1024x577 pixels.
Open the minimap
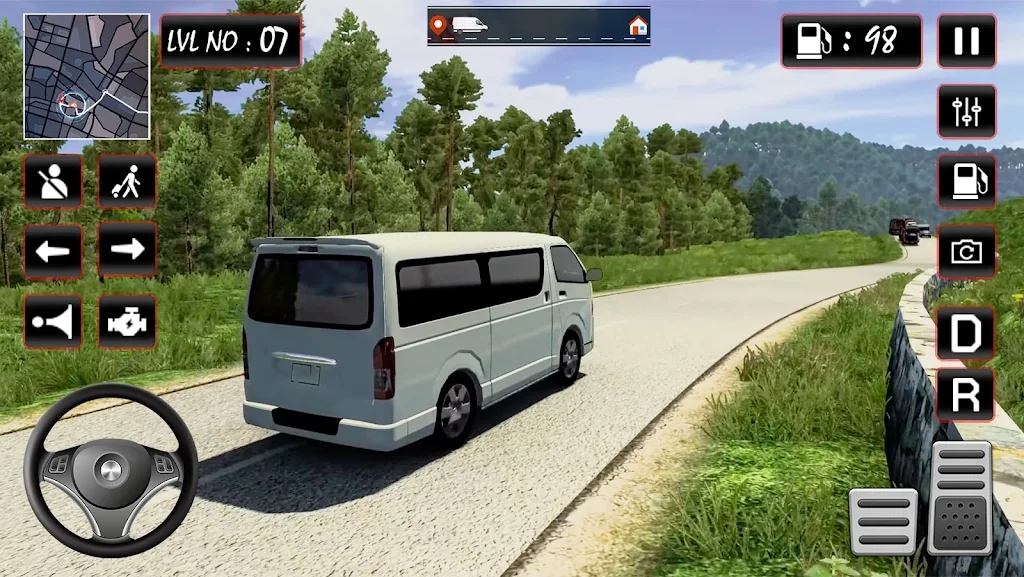(x=87, y=76)
